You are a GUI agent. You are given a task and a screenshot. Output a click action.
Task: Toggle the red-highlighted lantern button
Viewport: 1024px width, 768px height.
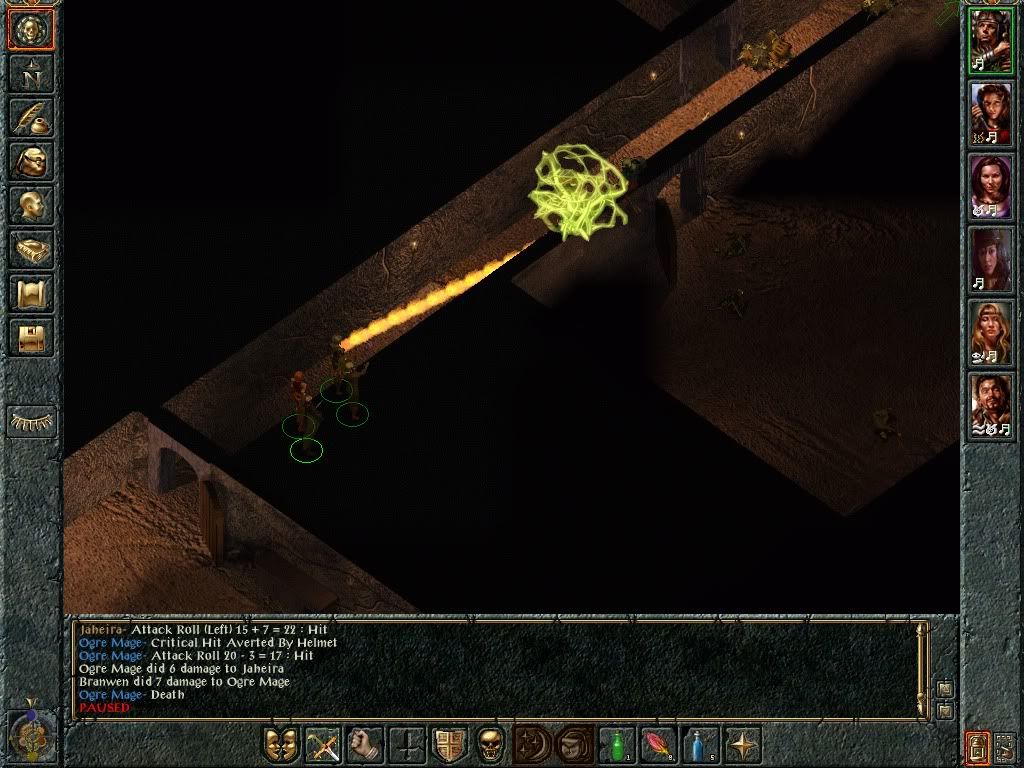[977, 746]
